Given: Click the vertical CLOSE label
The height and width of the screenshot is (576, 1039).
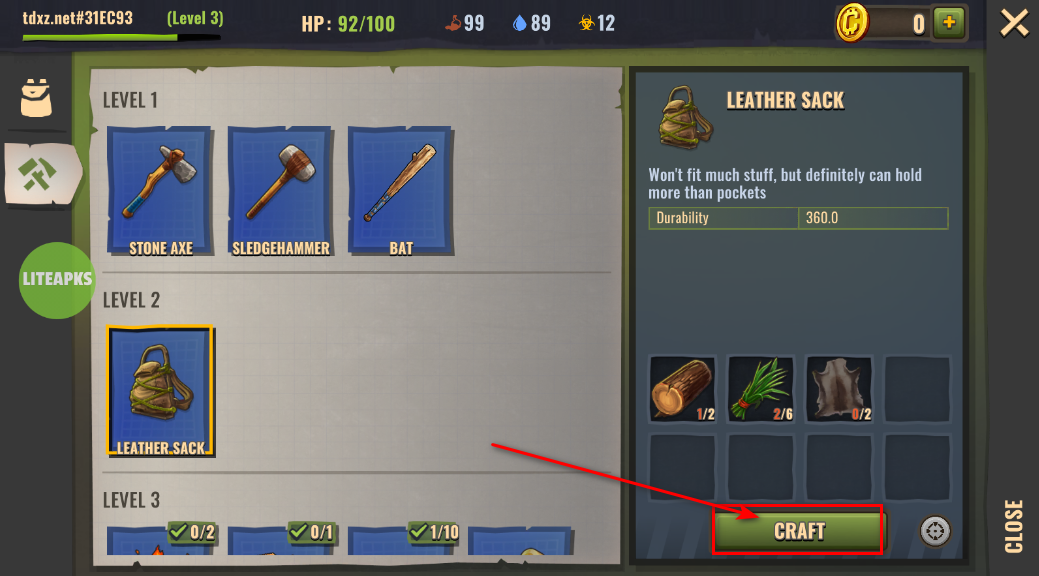Looking at the screenshot, I should tap(1014, 526).
